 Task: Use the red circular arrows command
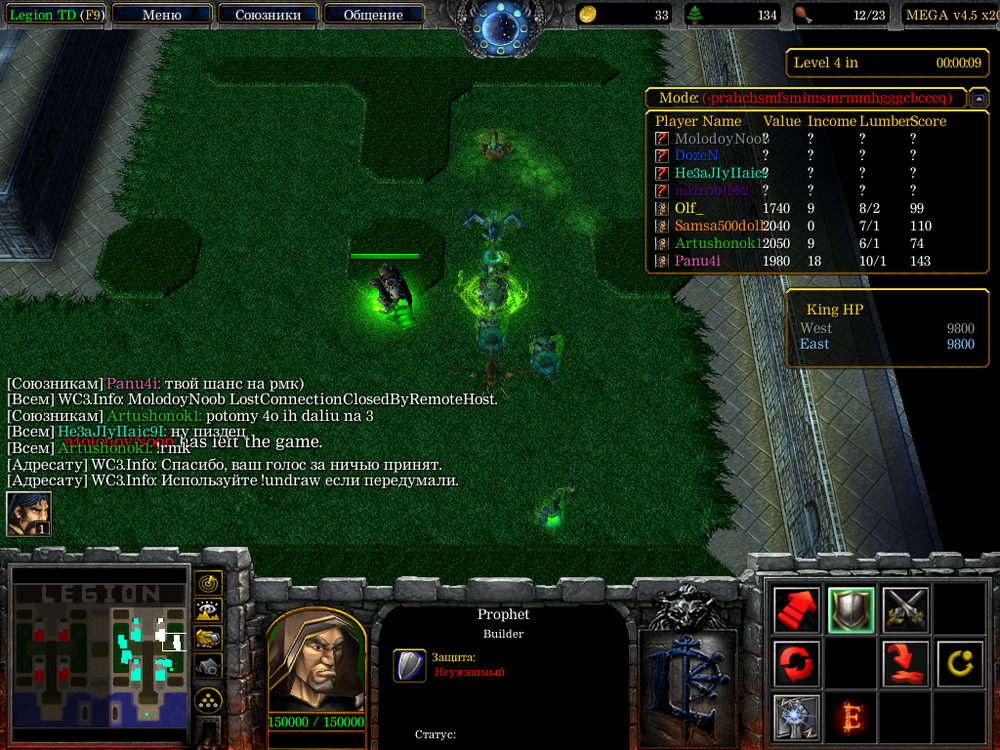tap(797, 662)
